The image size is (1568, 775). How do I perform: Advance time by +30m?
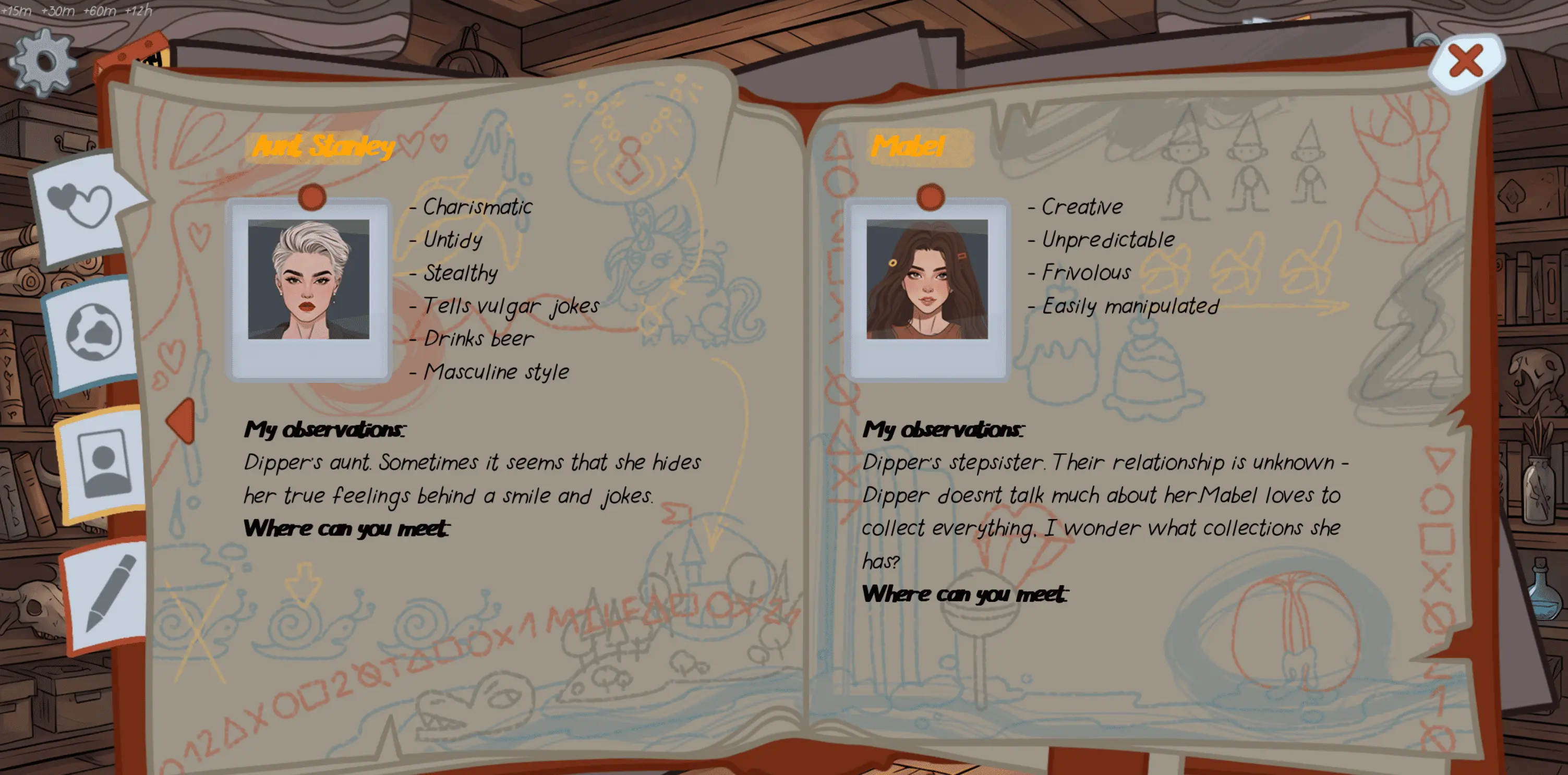pyautogui.click(x=57, y=10)
